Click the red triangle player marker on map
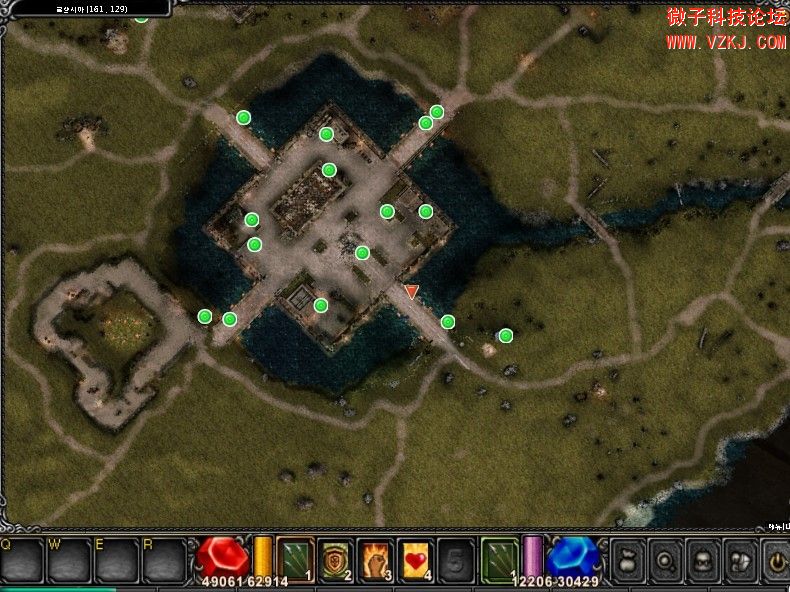The width and height of the screenshot is (790, 592). point(411,291)
